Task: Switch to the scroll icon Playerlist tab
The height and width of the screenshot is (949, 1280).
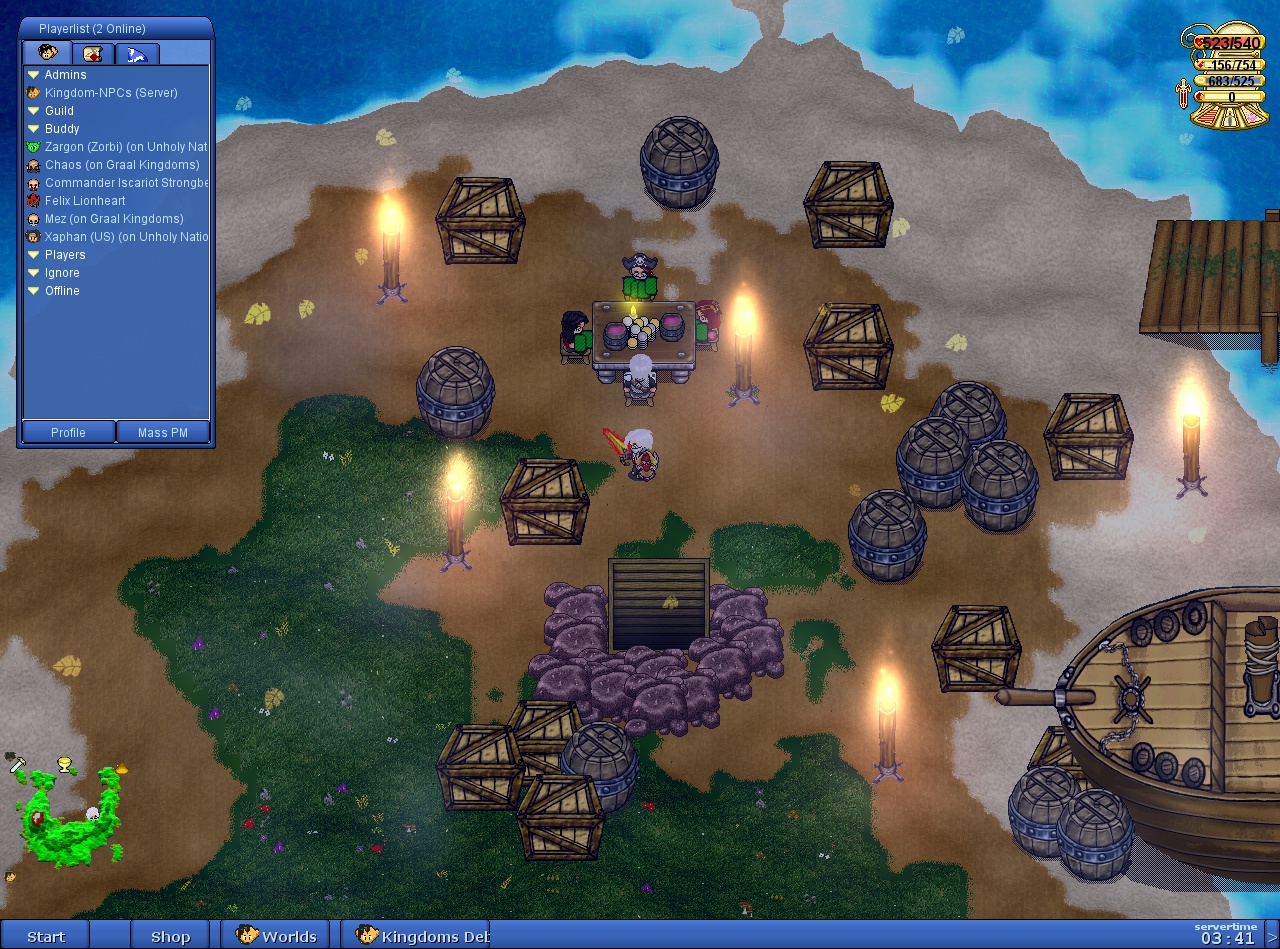Action: (92, 53)
